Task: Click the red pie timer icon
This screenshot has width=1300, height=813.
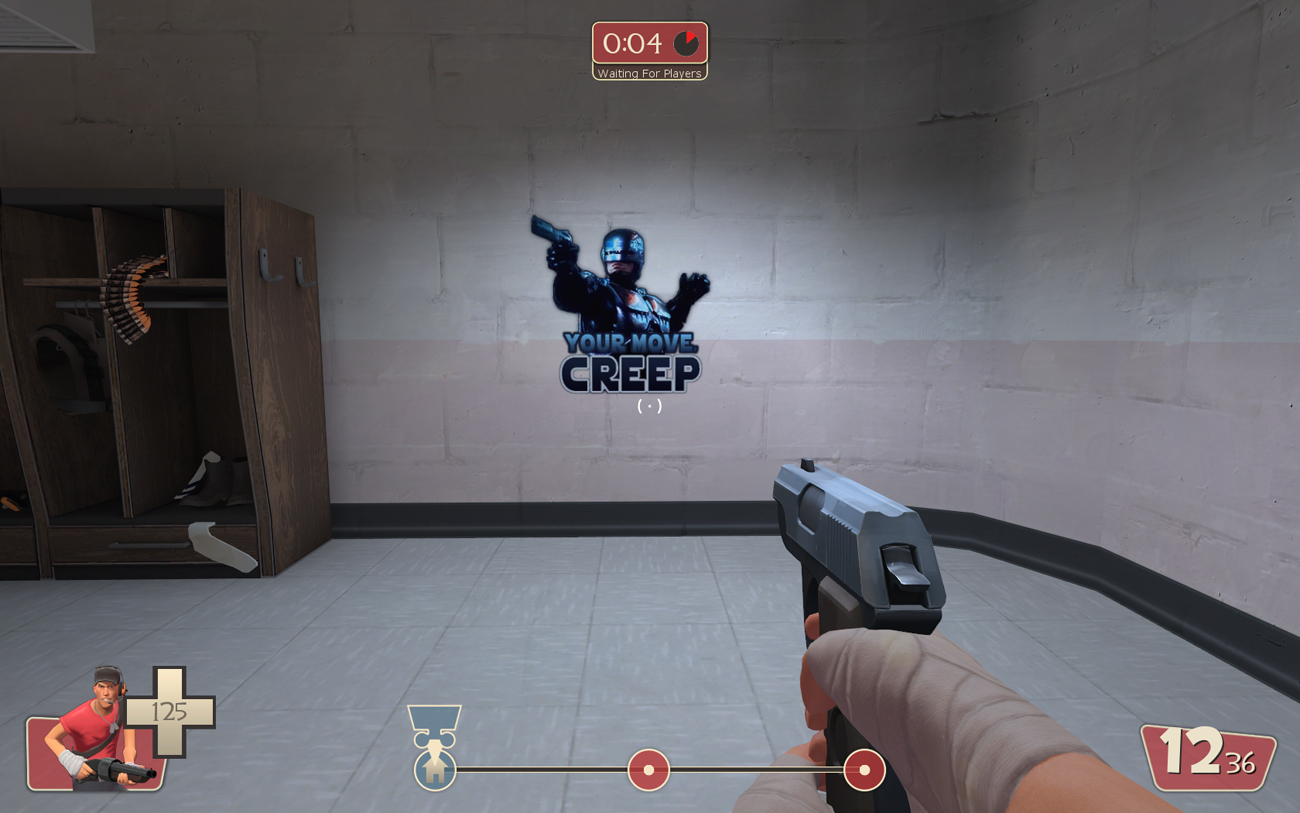Action: (x=685, y=44)
